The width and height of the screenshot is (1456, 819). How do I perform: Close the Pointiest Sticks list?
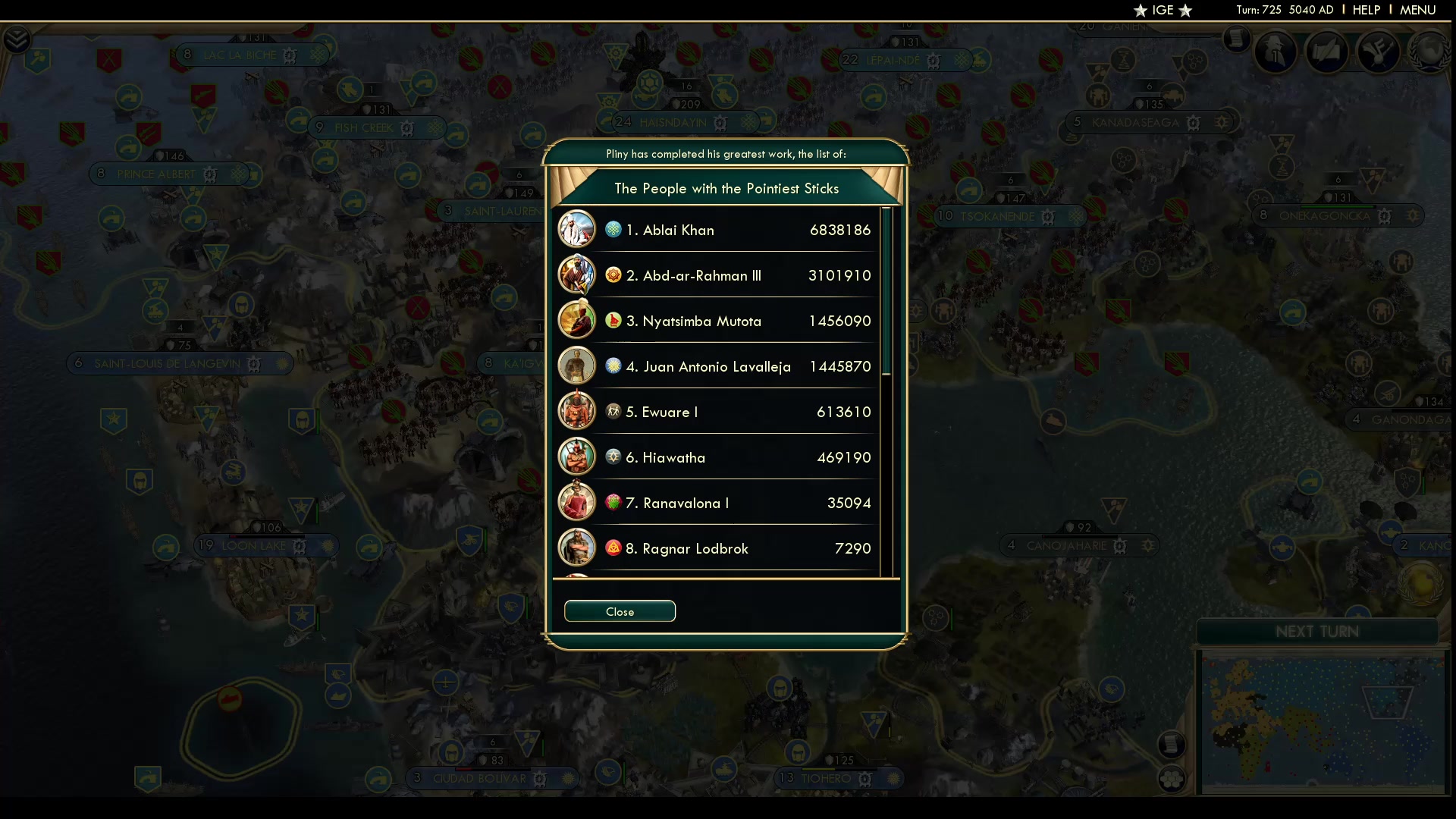coord(620,611)
